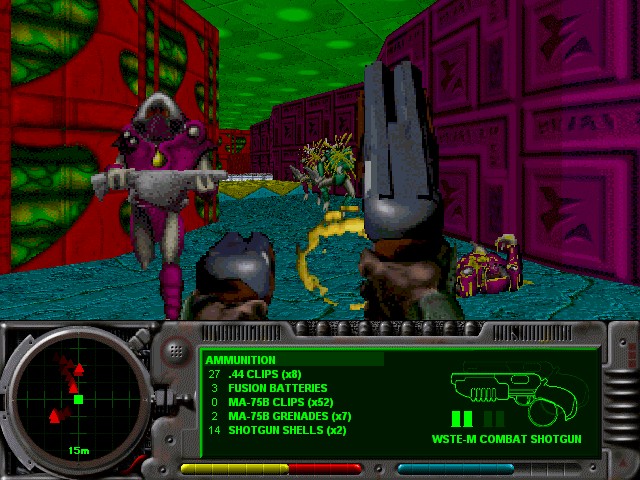Click the circular motion sensor radar
Viewport: 640px width, 480px height.
[x=77, y=398]
